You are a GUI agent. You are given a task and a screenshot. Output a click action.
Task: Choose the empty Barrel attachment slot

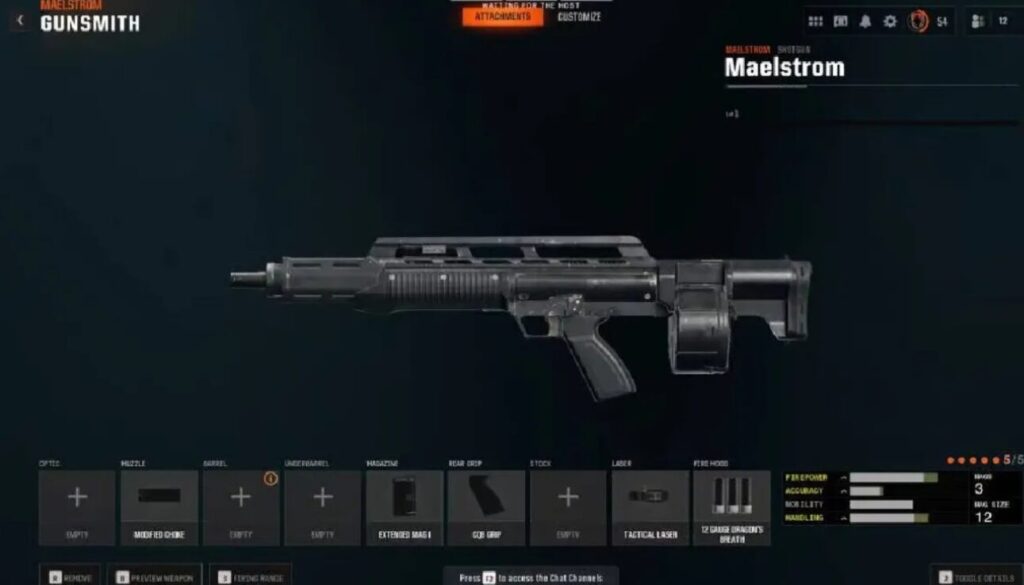(241, 507)
